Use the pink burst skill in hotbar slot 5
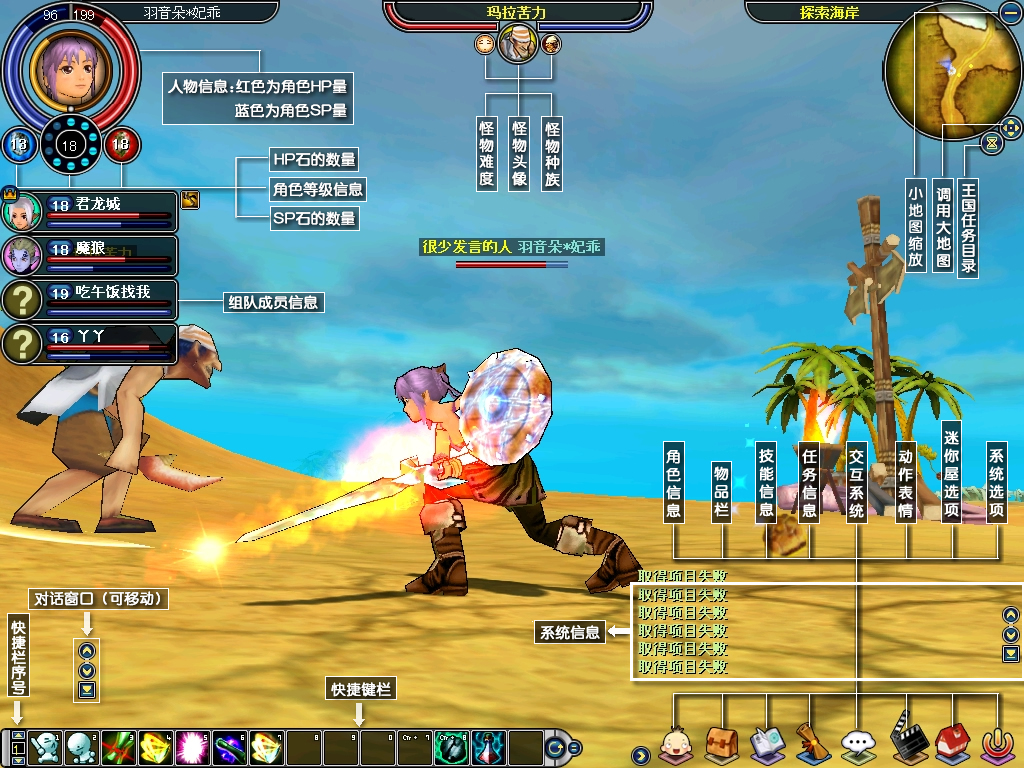Viewport: 1024px width, 768px height. tap(192, 746)
